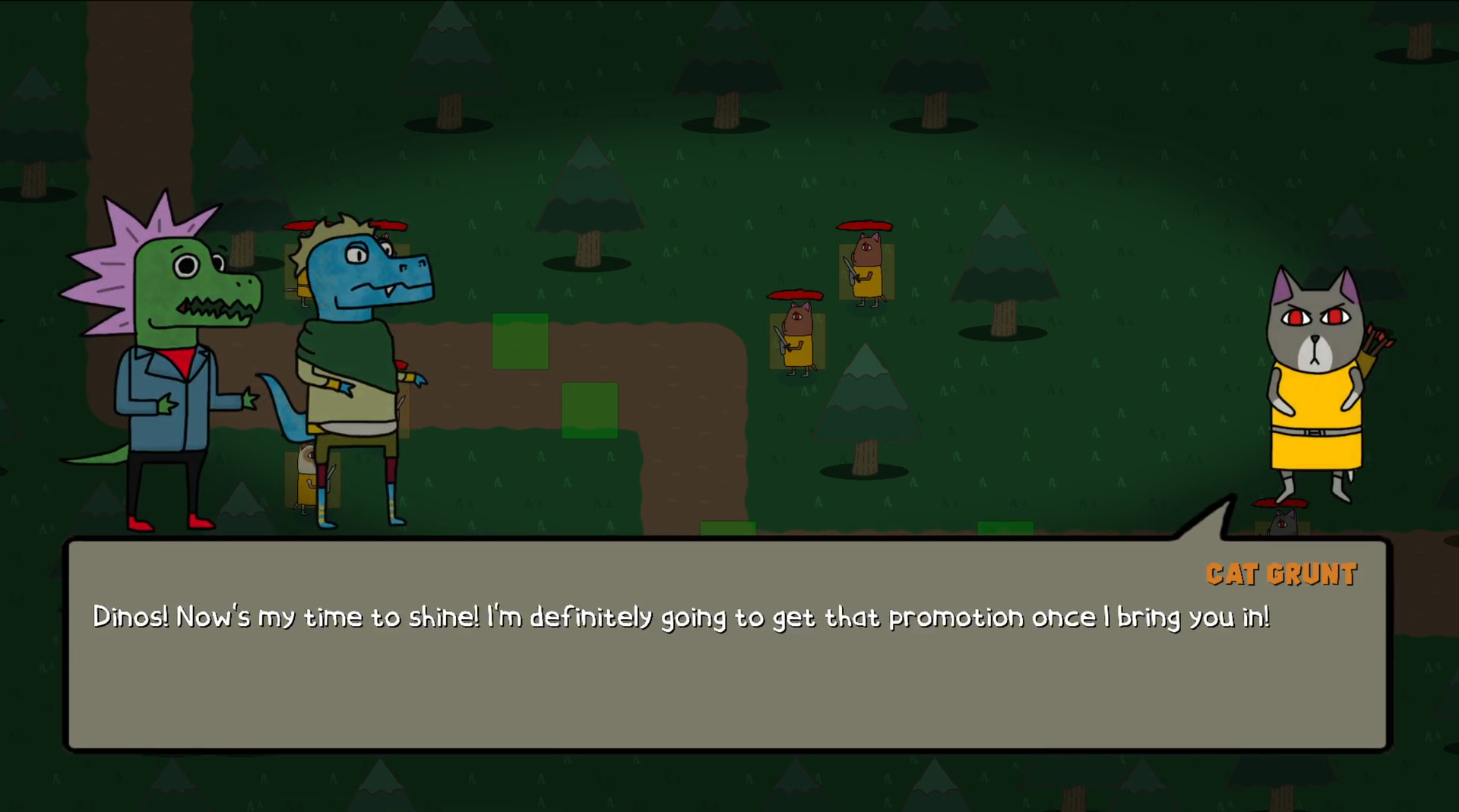
Task: Click the red health bar above the upper cat
Action: click(863, 224)
